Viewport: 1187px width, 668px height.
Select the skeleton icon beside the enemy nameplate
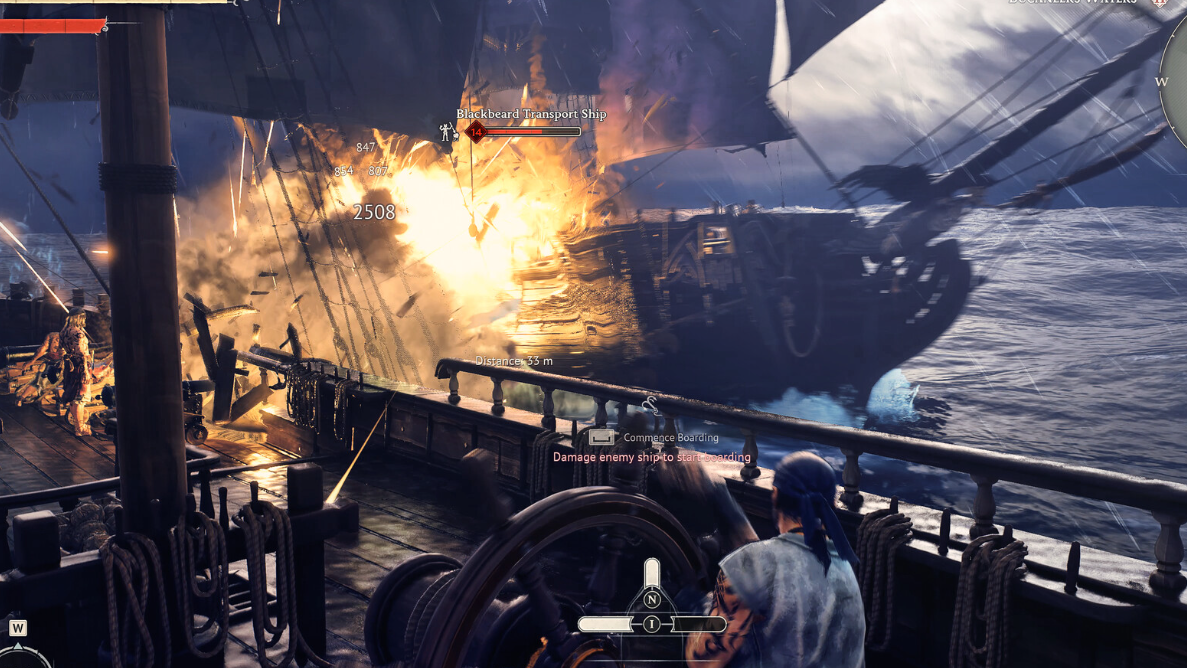tap(447, 131)
